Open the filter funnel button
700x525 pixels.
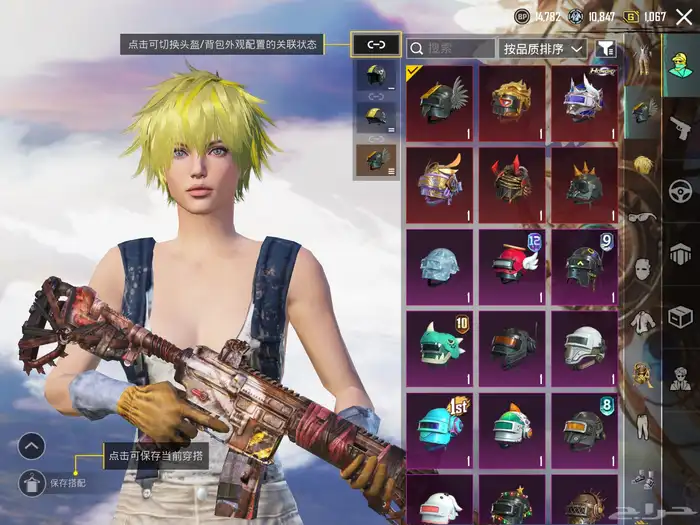click(x=606, y=47)
